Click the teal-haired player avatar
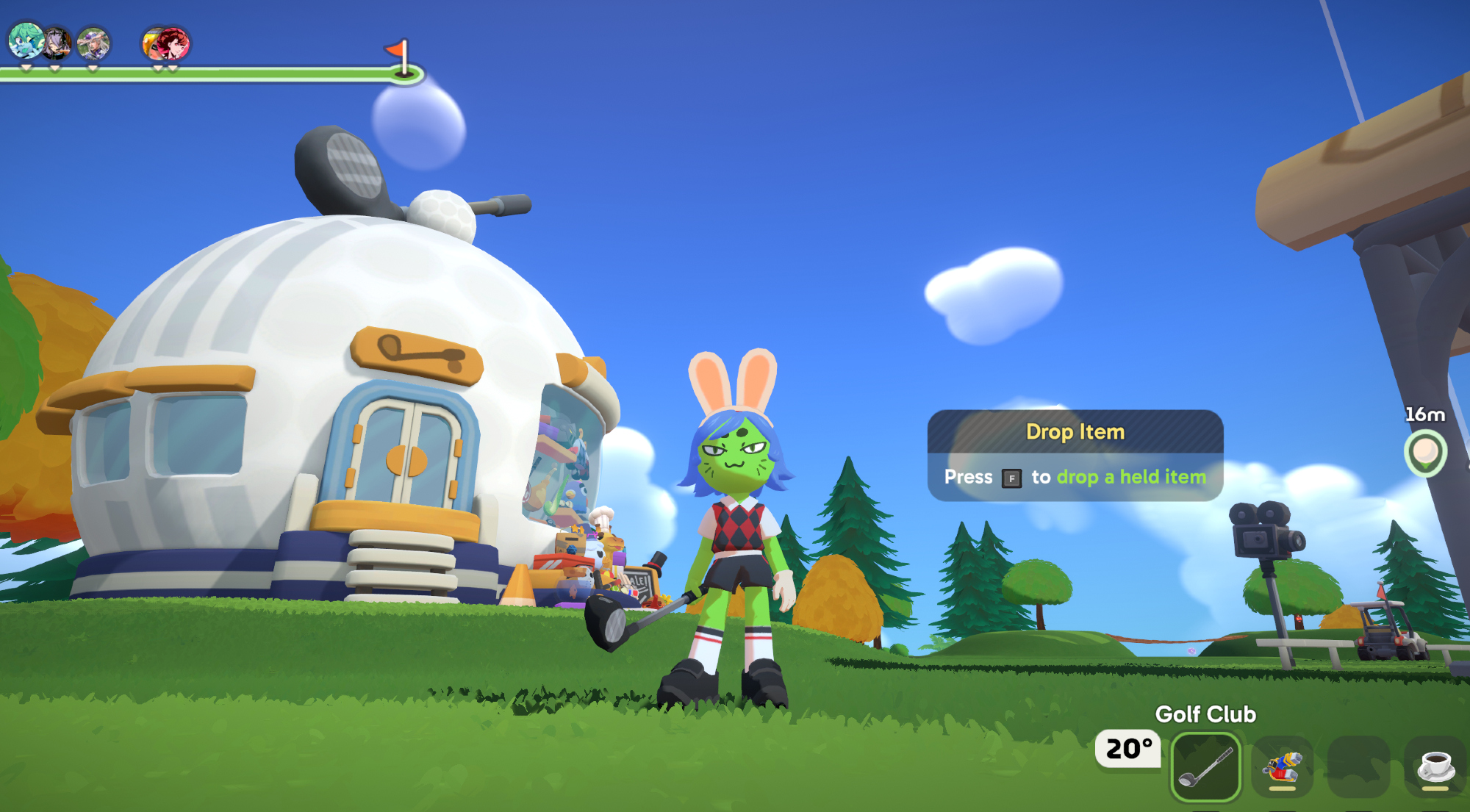The width and height of the screenshot is (1470, 812). (25, 41)
